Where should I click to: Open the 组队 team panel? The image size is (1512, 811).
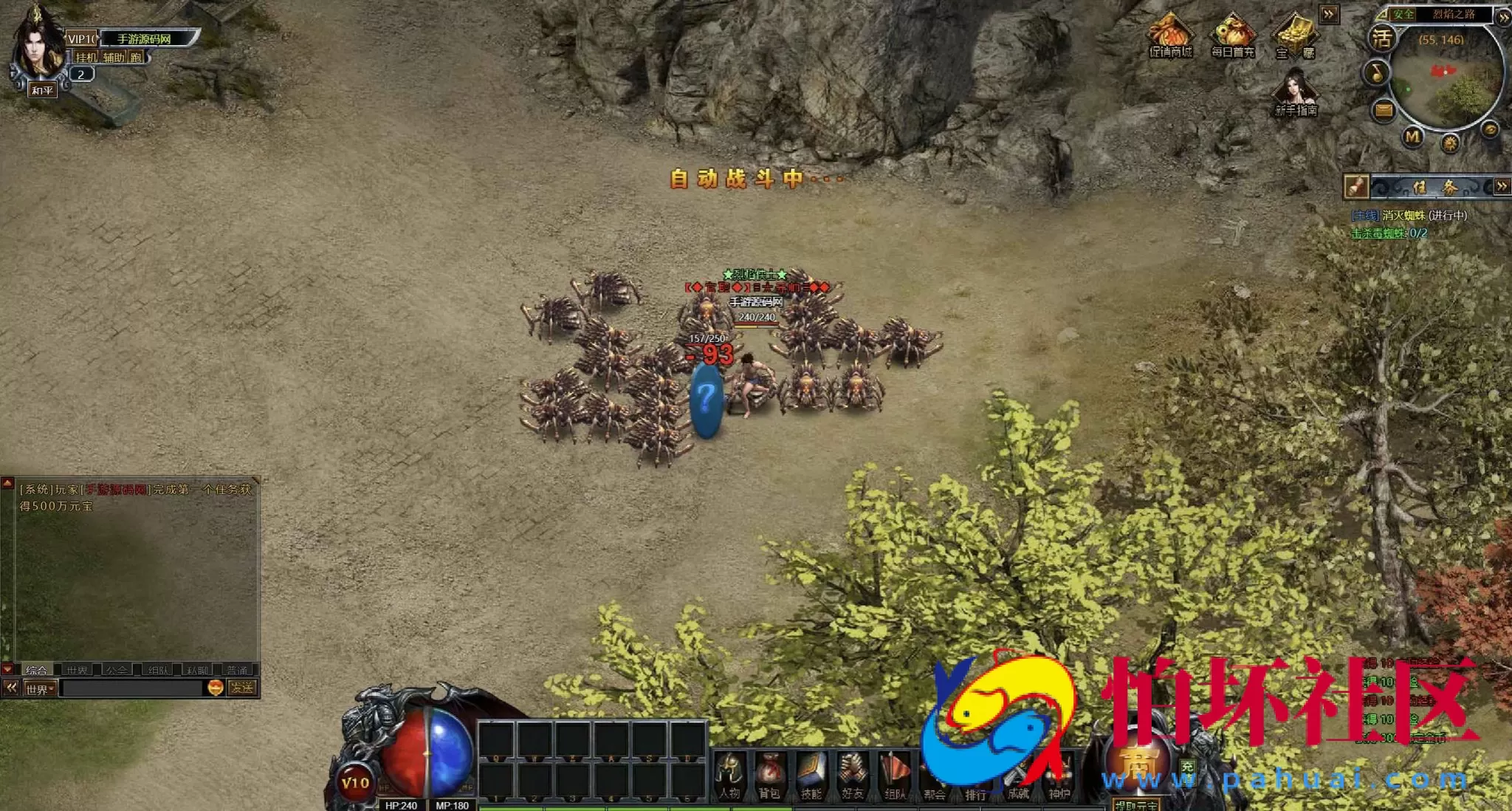[894, 775]
